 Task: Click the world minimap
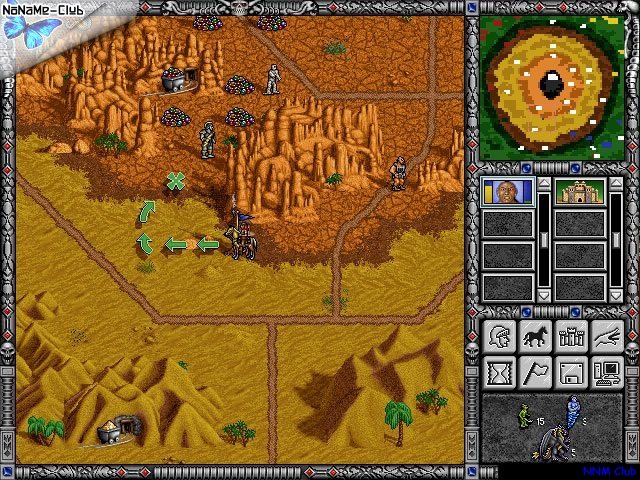pyautogui.click(x=551, y=87)
